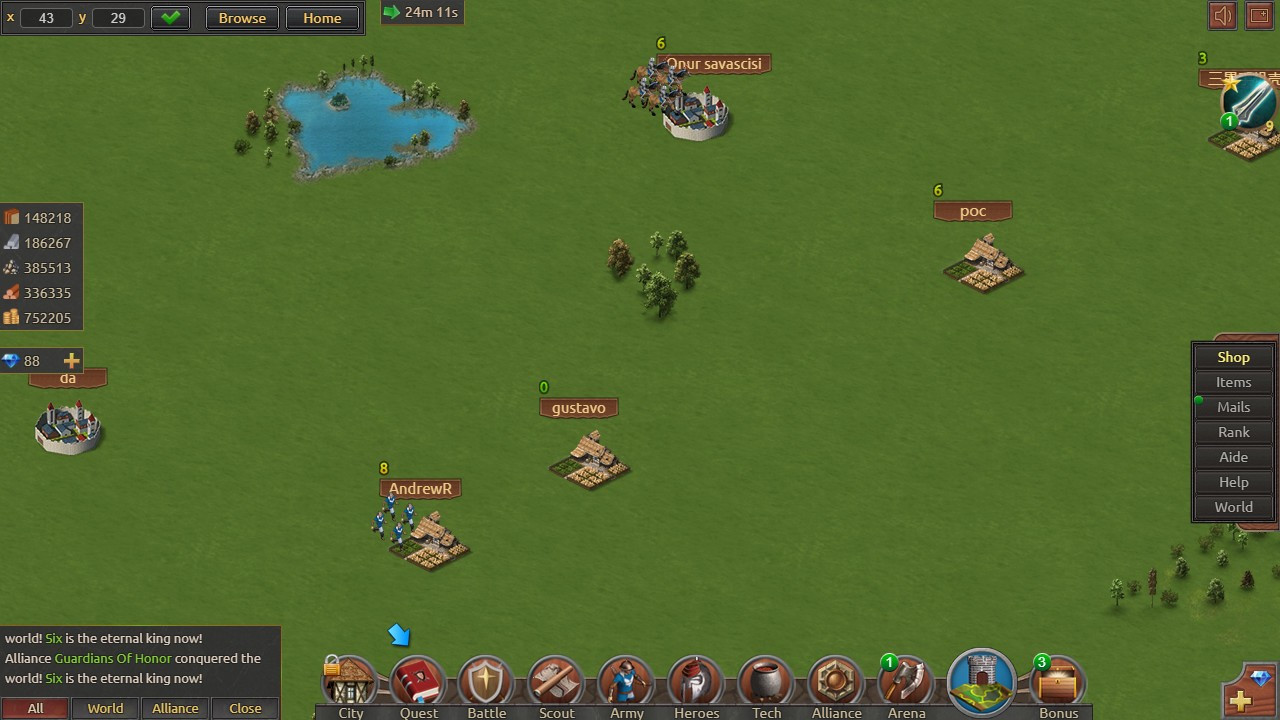Add more gems with plus button

point(71,361)
